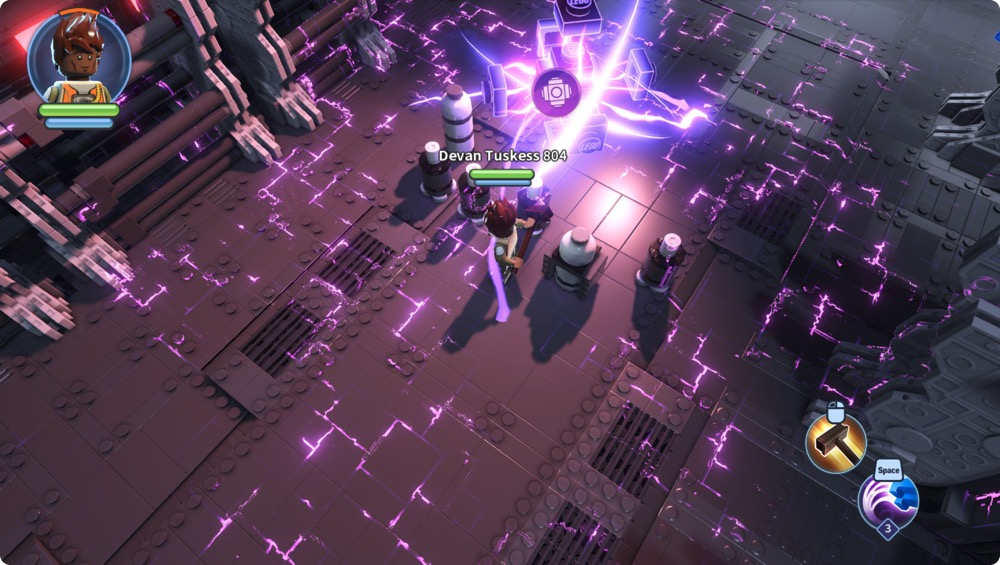The width and height of the screenshot is (1000, 565).
Task: Activate the hammer attack ability icon
Action: pyautogui.click(x=836, y=443)
